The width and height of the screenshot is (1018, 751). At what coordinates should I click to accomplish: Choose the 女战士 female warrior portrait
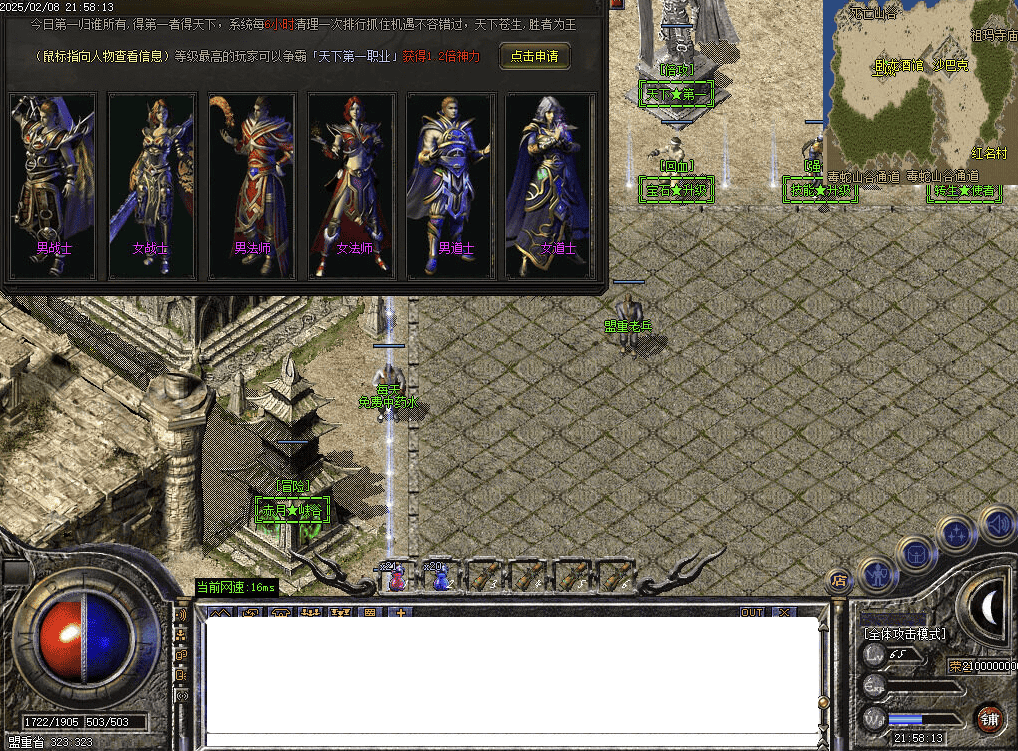[151, 186]
